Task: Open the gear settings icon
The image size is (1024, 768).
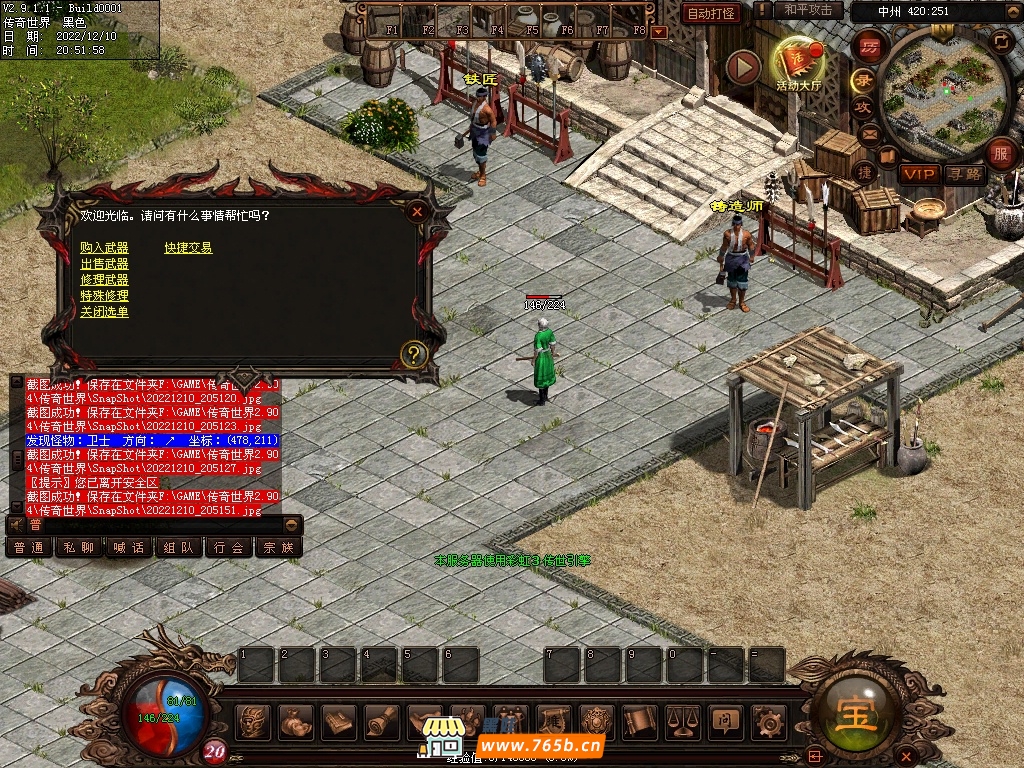Action: (768, 720)
